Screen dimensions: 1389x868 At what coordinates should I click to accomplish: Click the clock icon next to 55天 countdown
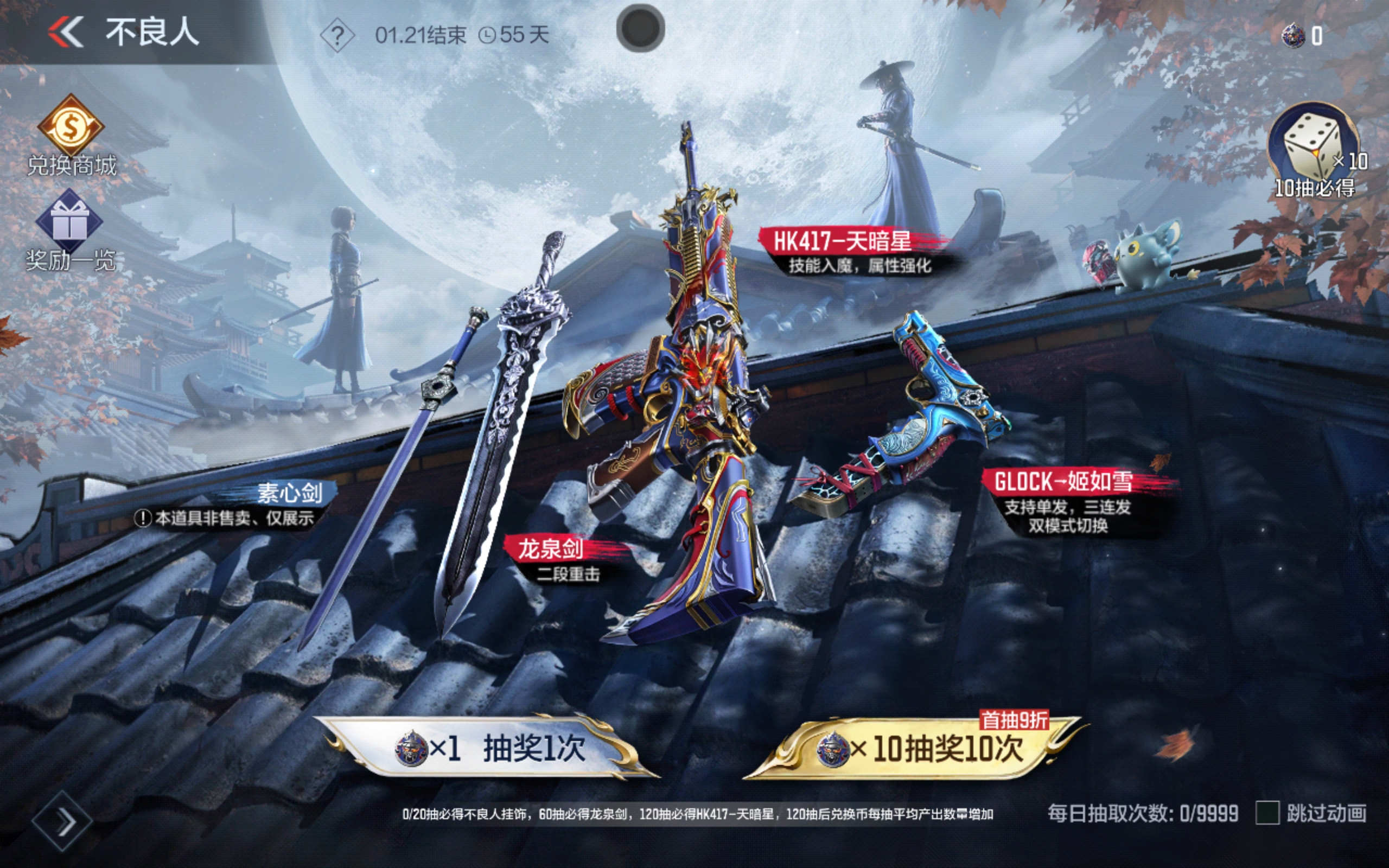tap(487, 35)
